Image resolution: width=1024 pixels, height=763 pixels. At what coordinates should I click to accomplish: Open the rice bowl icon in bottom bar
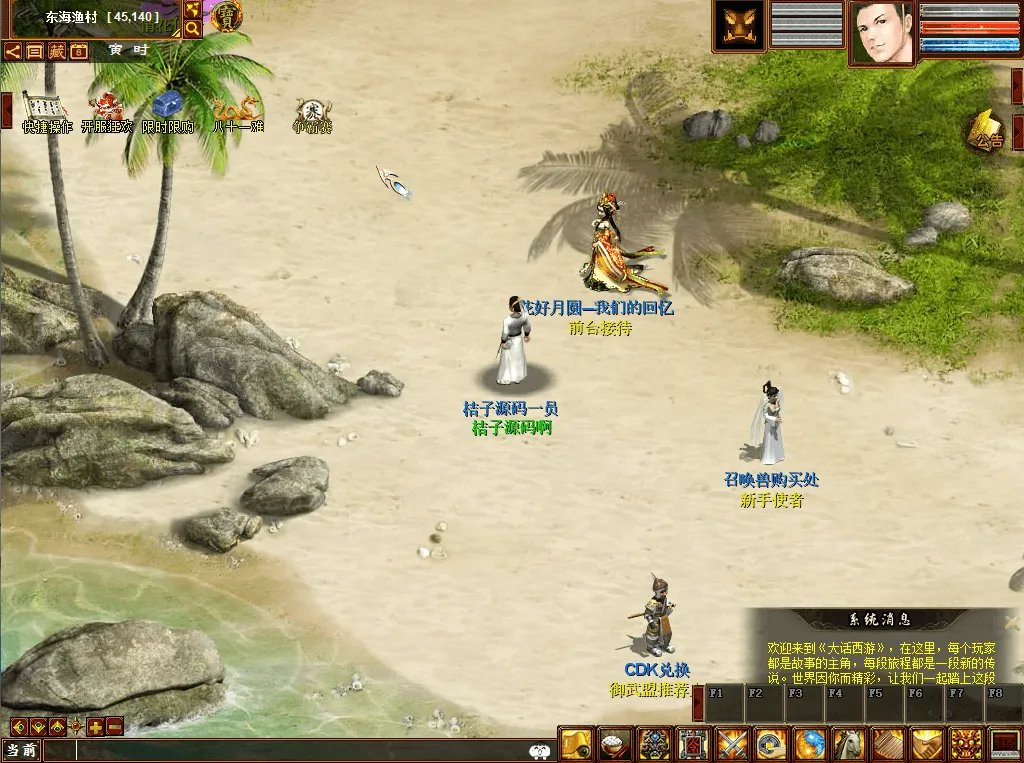click(615, 744)
